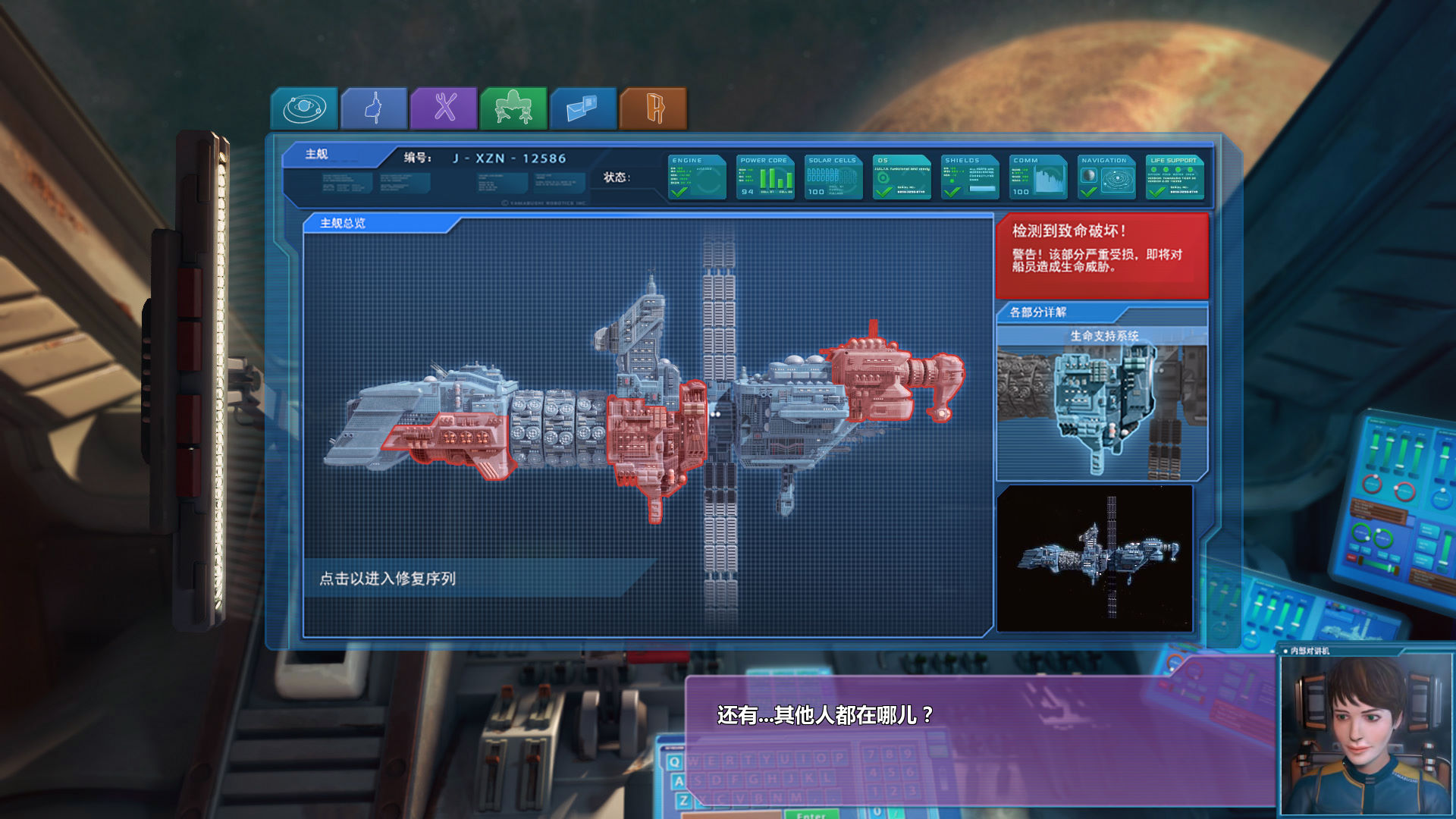
Task: View the SOLAR CELLS status card
Action: click(x=833, y=177)
